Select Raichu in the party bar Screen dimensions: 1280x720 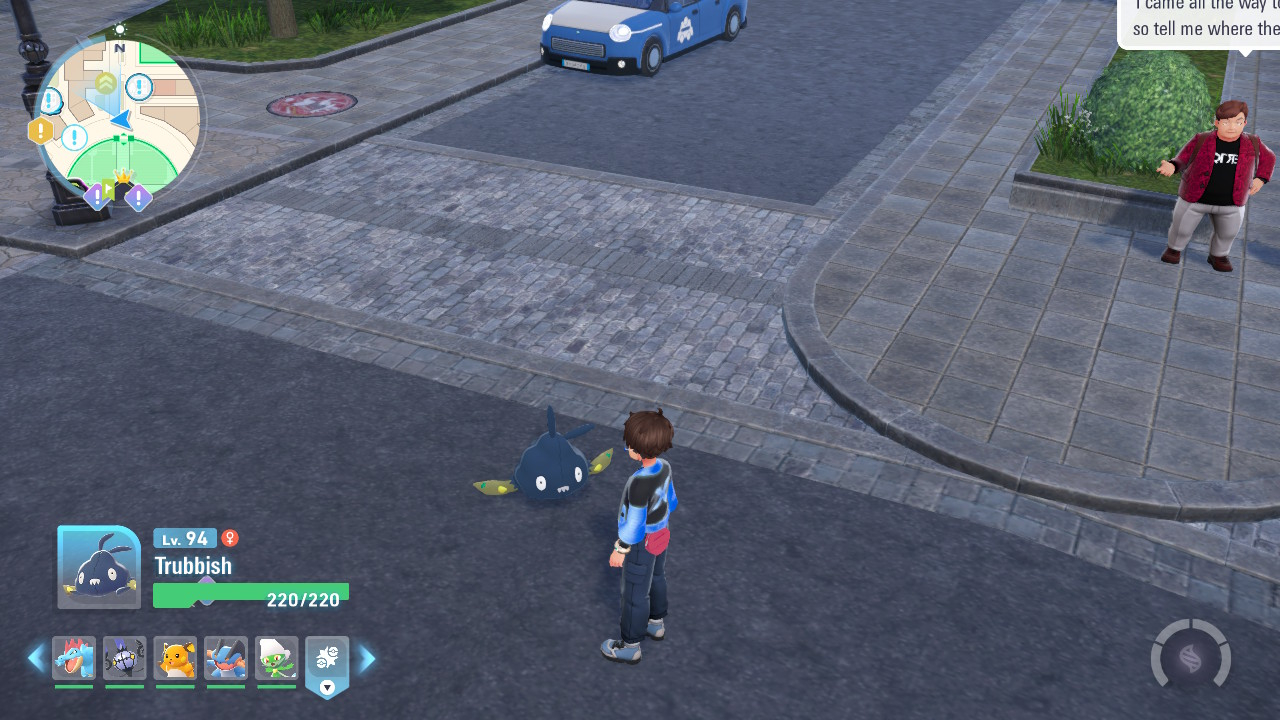click(x=175, y=658)
